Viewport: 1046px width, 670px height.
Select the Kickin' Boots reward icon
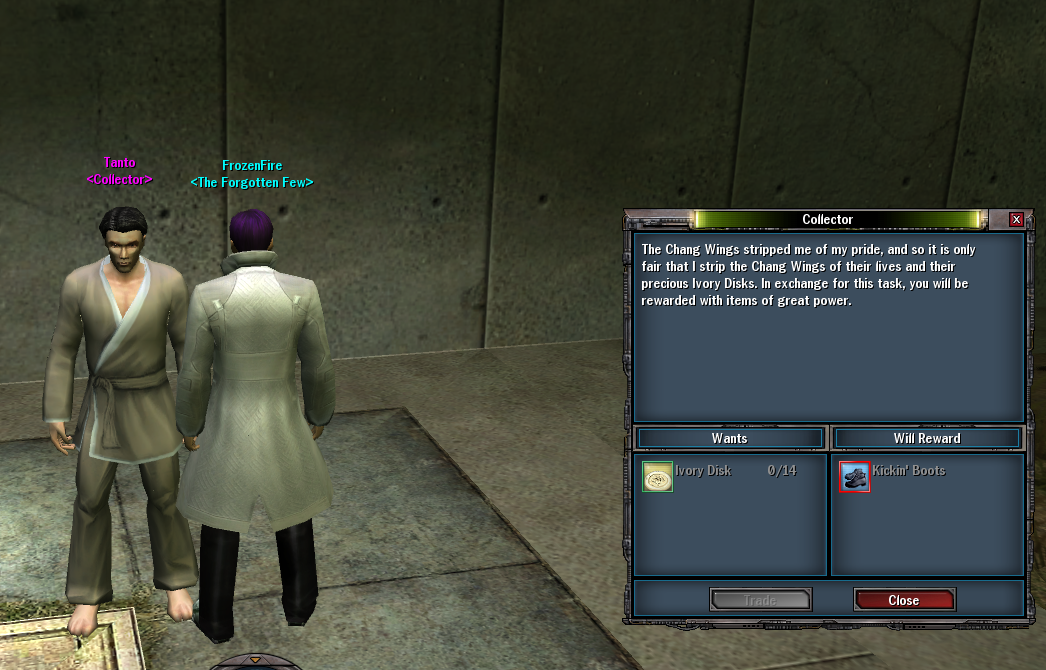[855, 477]
